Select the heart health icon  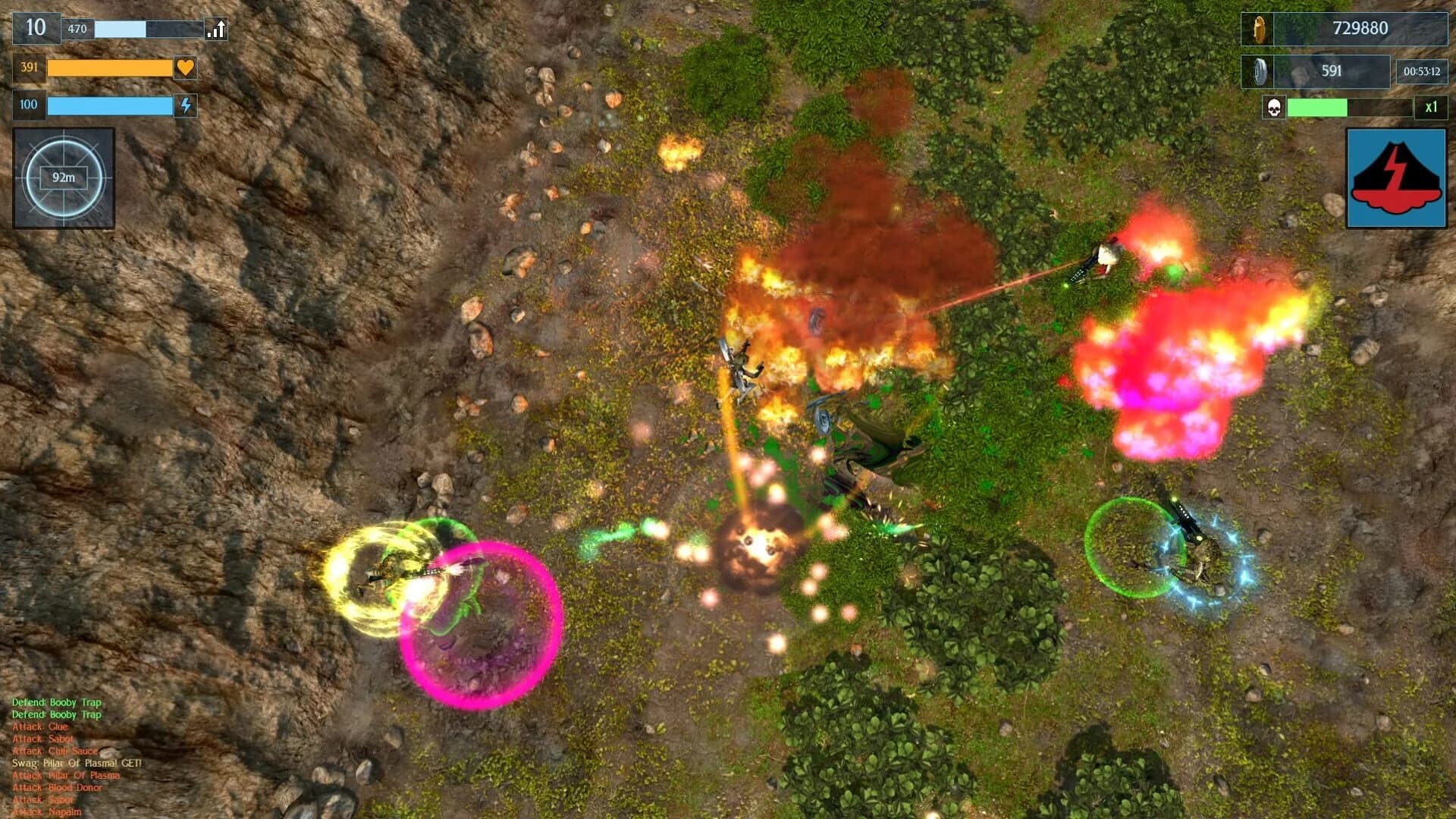point(183,68)
